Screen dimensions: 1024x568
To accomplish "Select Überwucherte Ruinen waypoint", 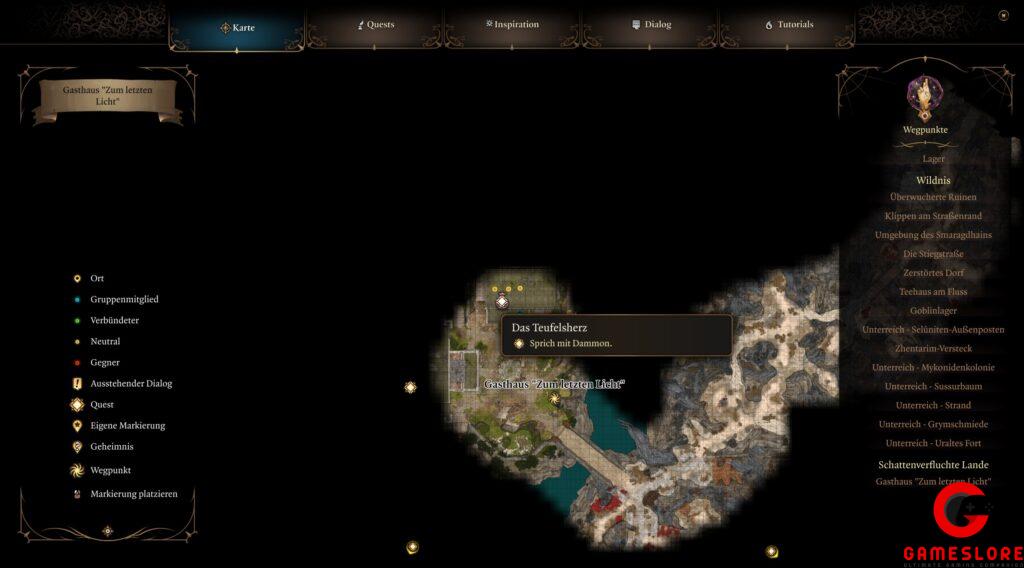I will pyautogui.click(x=933, y=197).
